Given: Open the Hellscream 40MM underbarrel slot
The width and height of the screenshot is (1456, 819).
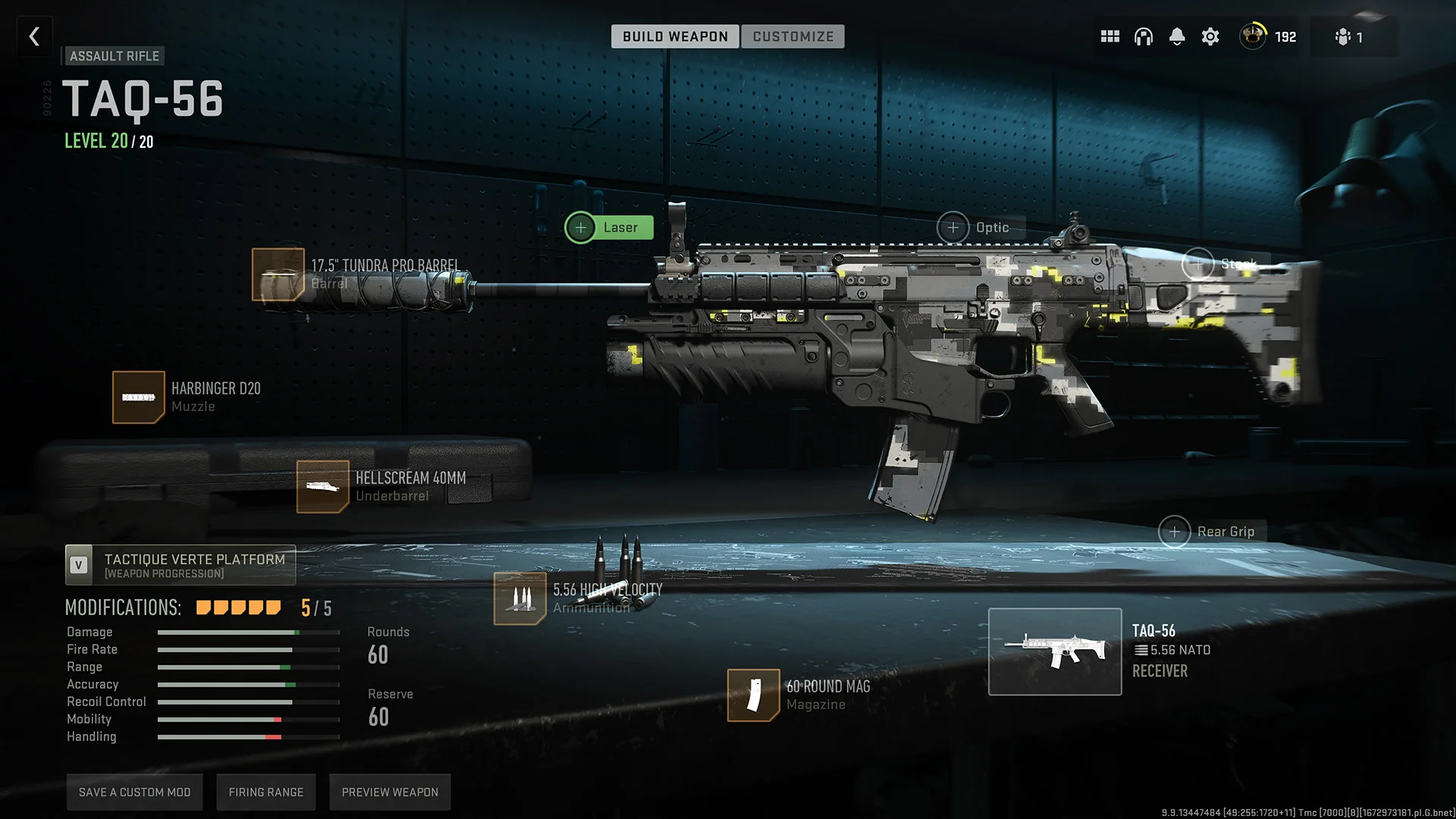Looking at the screenshot, I should [x=324, y=486].
